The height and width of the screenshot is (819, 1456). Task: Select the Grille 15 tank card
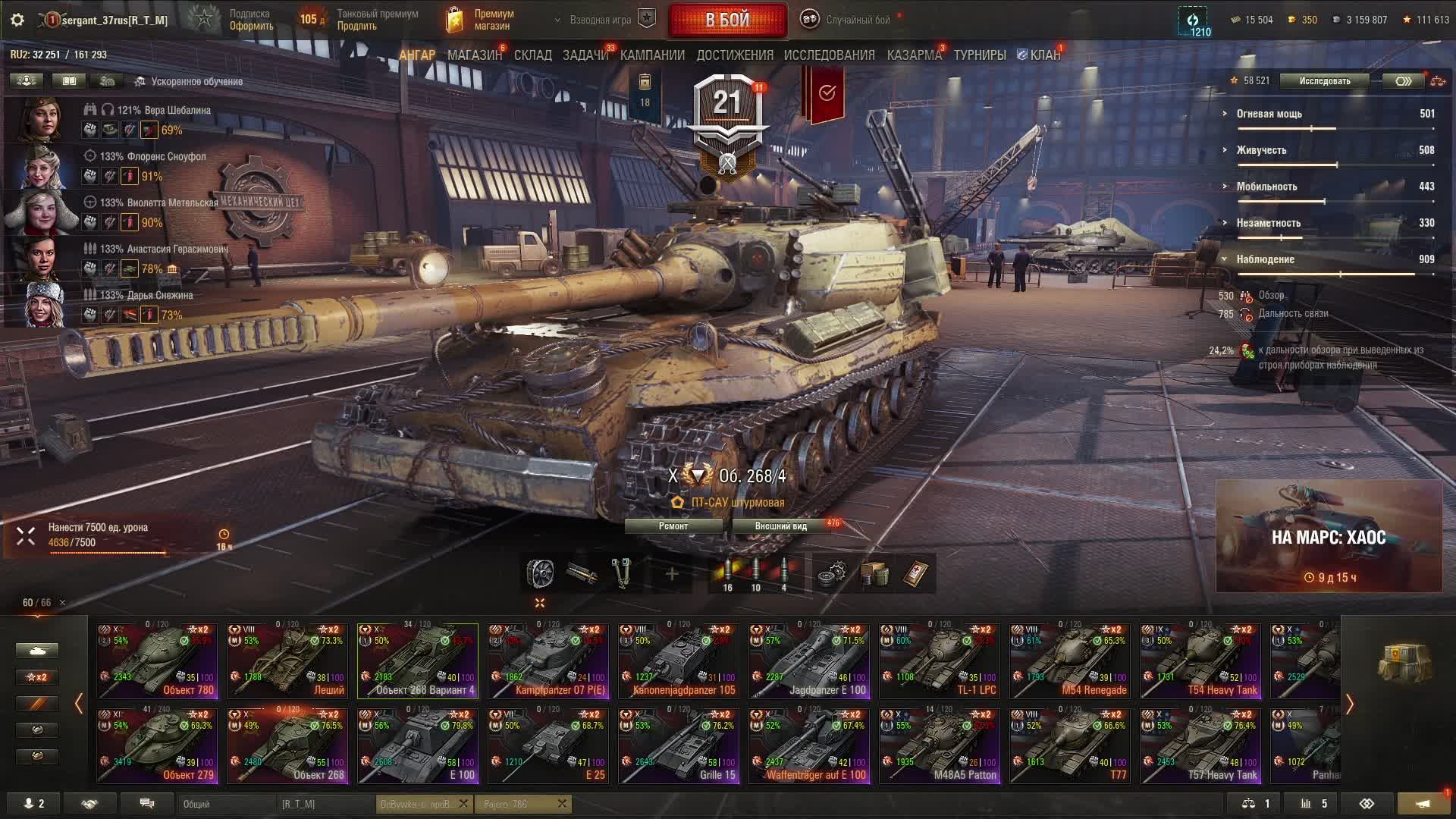679,745
